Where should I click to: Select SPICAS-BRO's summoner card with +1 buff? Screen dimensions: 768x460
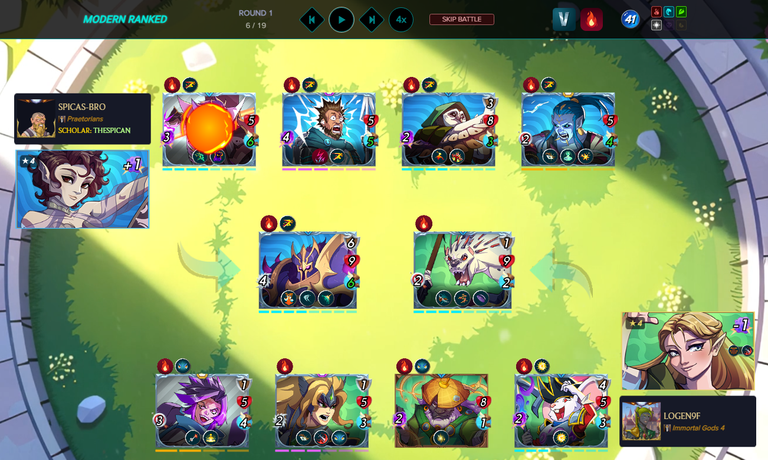point(83,189)
